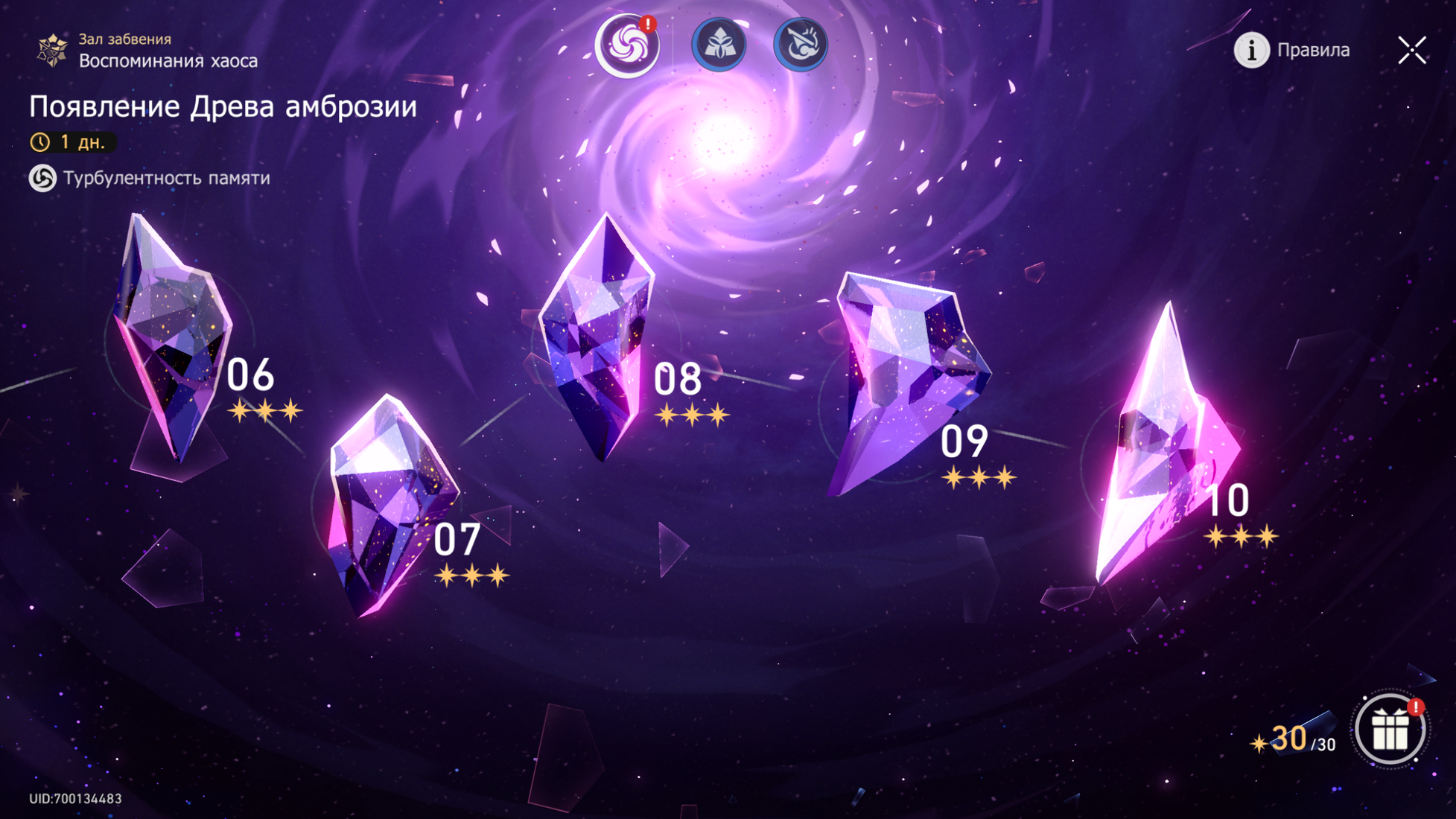This screenshot has height=819, width=1456.
Task: View Турбулентность памяти details
Action: coord(150,179)
